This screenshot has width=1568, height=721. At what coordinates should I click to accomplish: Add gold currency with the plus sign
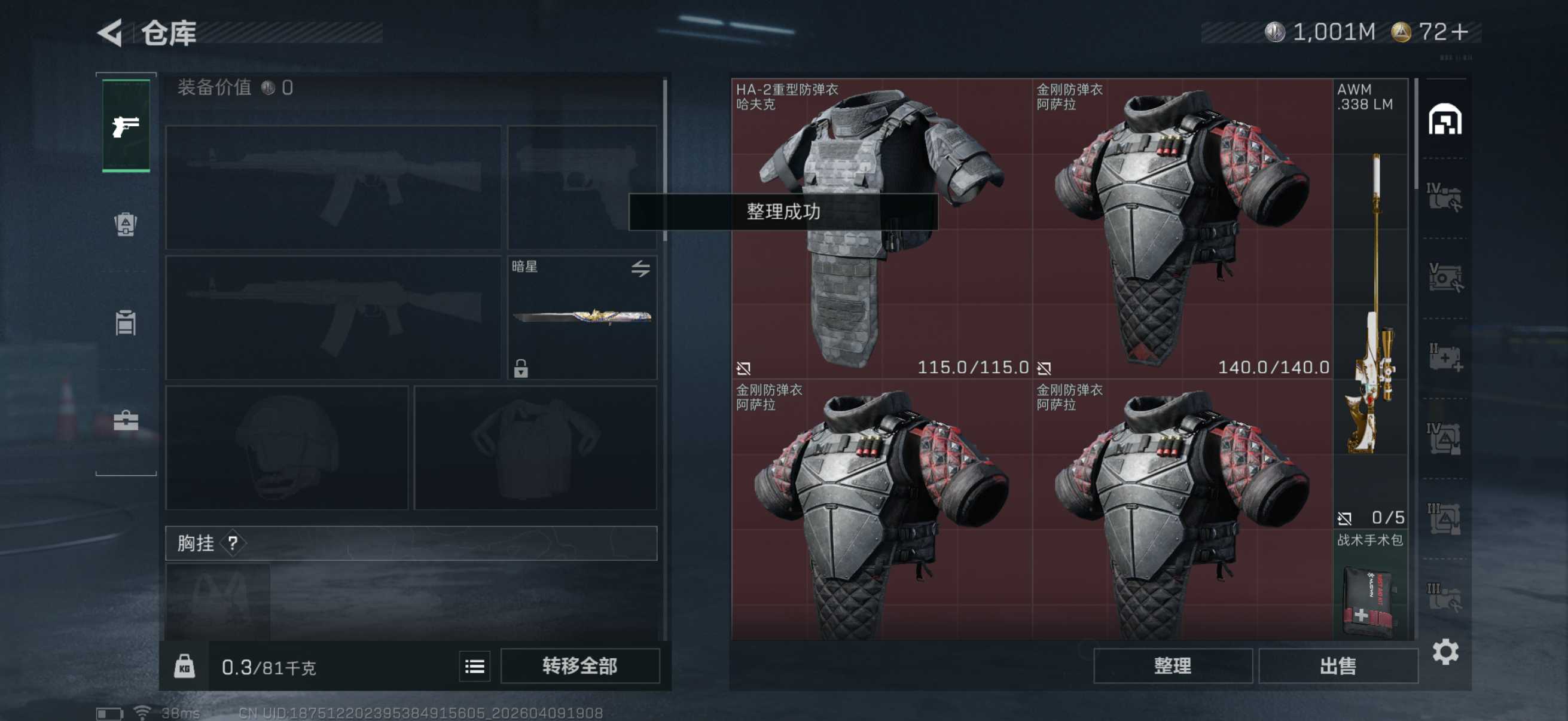[1459, 32]
